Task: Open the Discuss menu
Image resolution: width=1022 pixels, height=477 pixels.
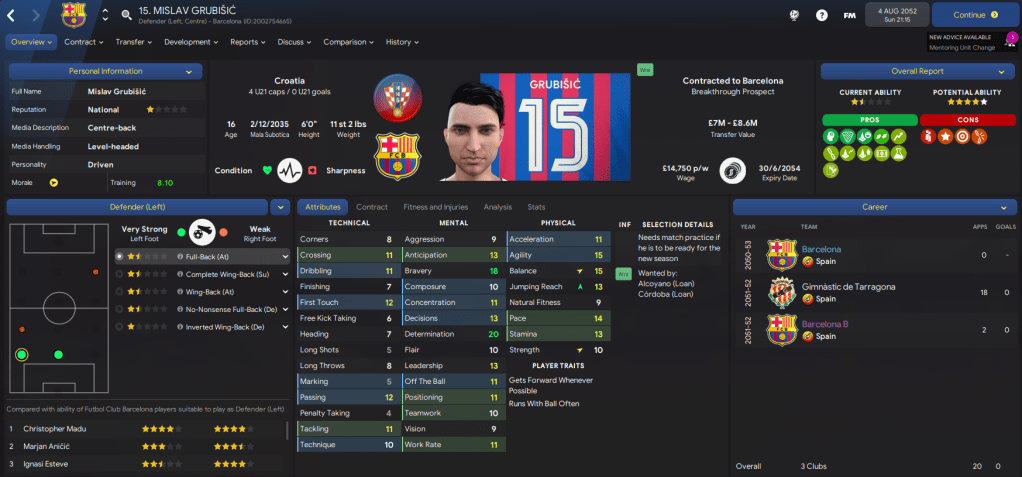Action: pyautogui.click(x=294, y=42)
